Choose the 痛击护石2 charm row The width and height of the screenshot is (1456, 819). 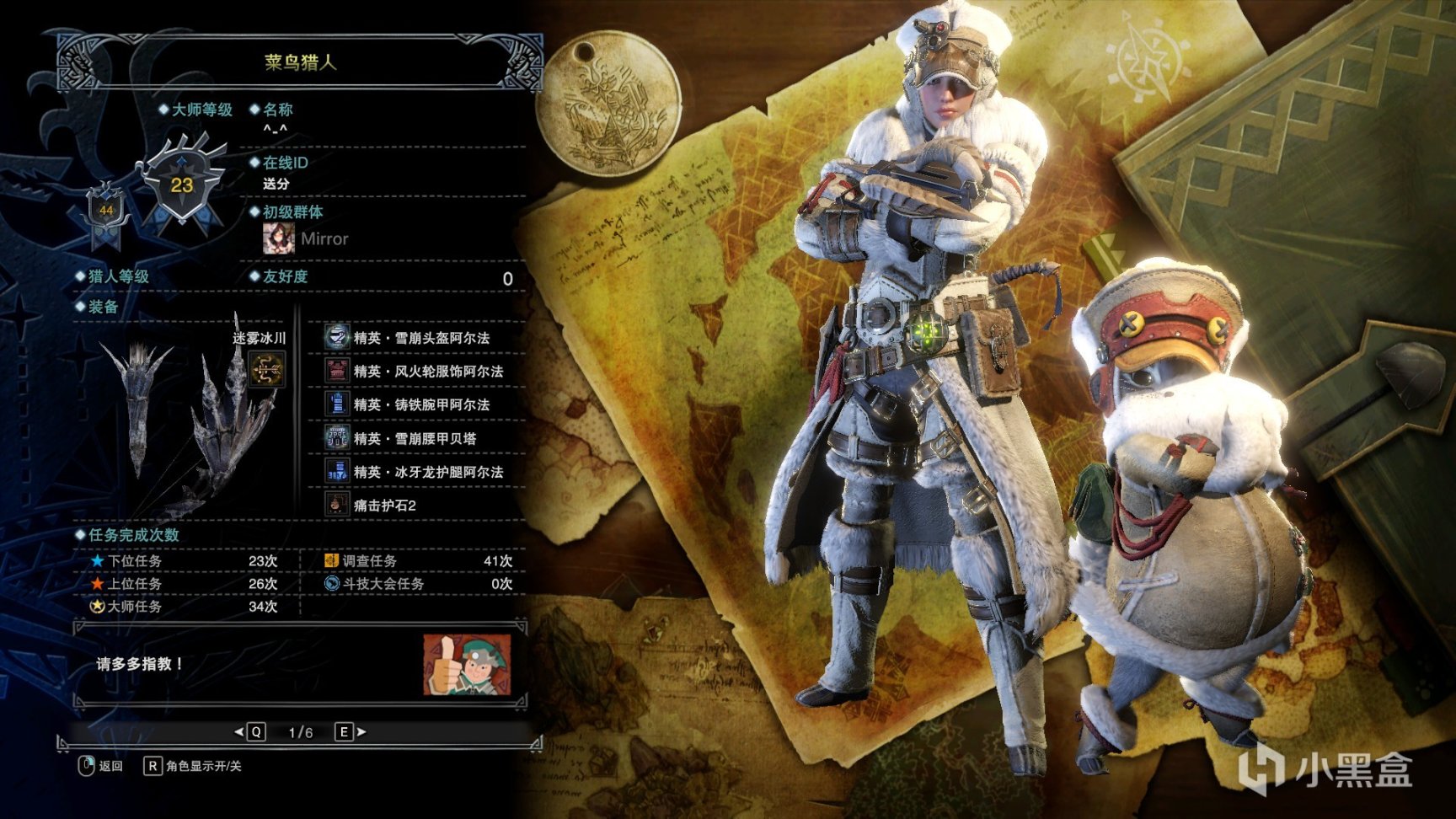tap(384, 506)
